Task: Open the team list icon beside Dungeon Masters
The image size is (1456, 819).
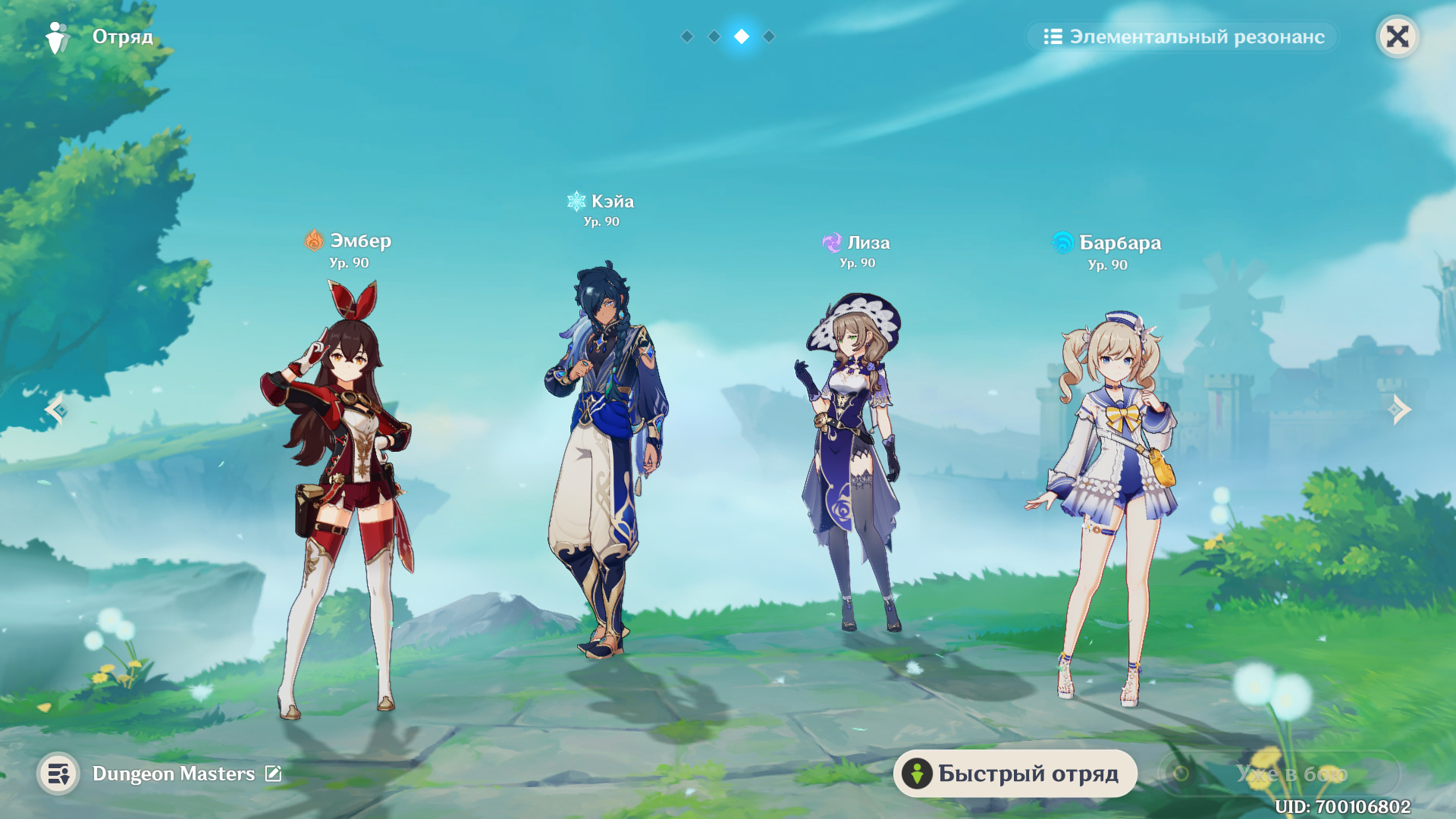Action: 58,773
